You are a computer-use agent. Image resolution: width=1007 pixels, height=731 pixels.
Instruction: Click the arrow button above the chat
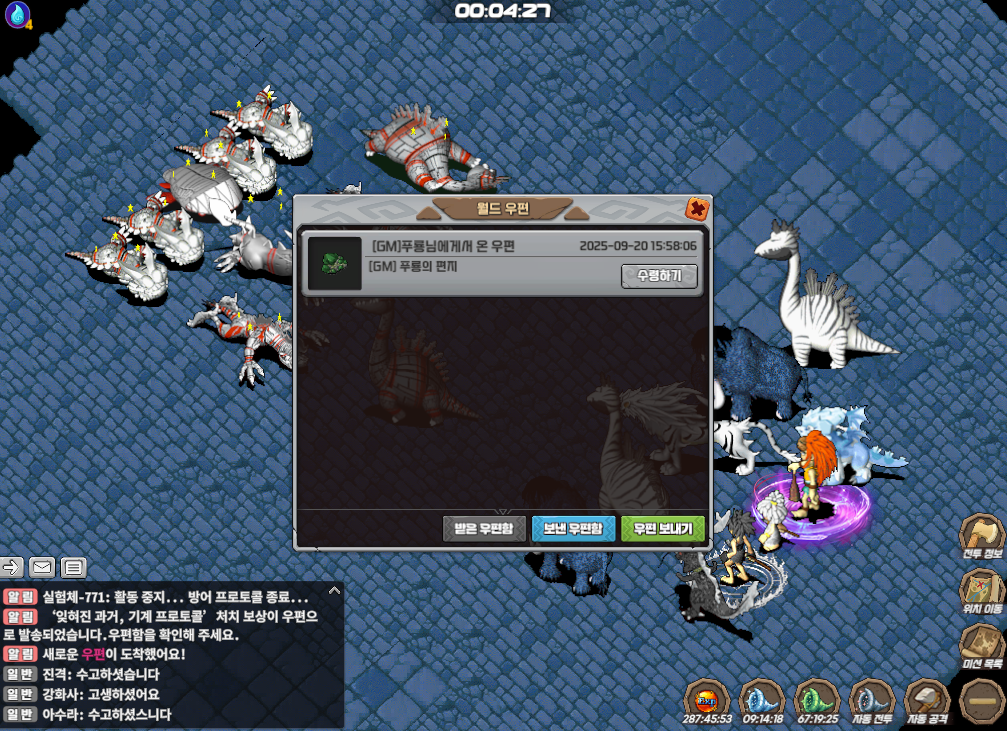[12, 568]
